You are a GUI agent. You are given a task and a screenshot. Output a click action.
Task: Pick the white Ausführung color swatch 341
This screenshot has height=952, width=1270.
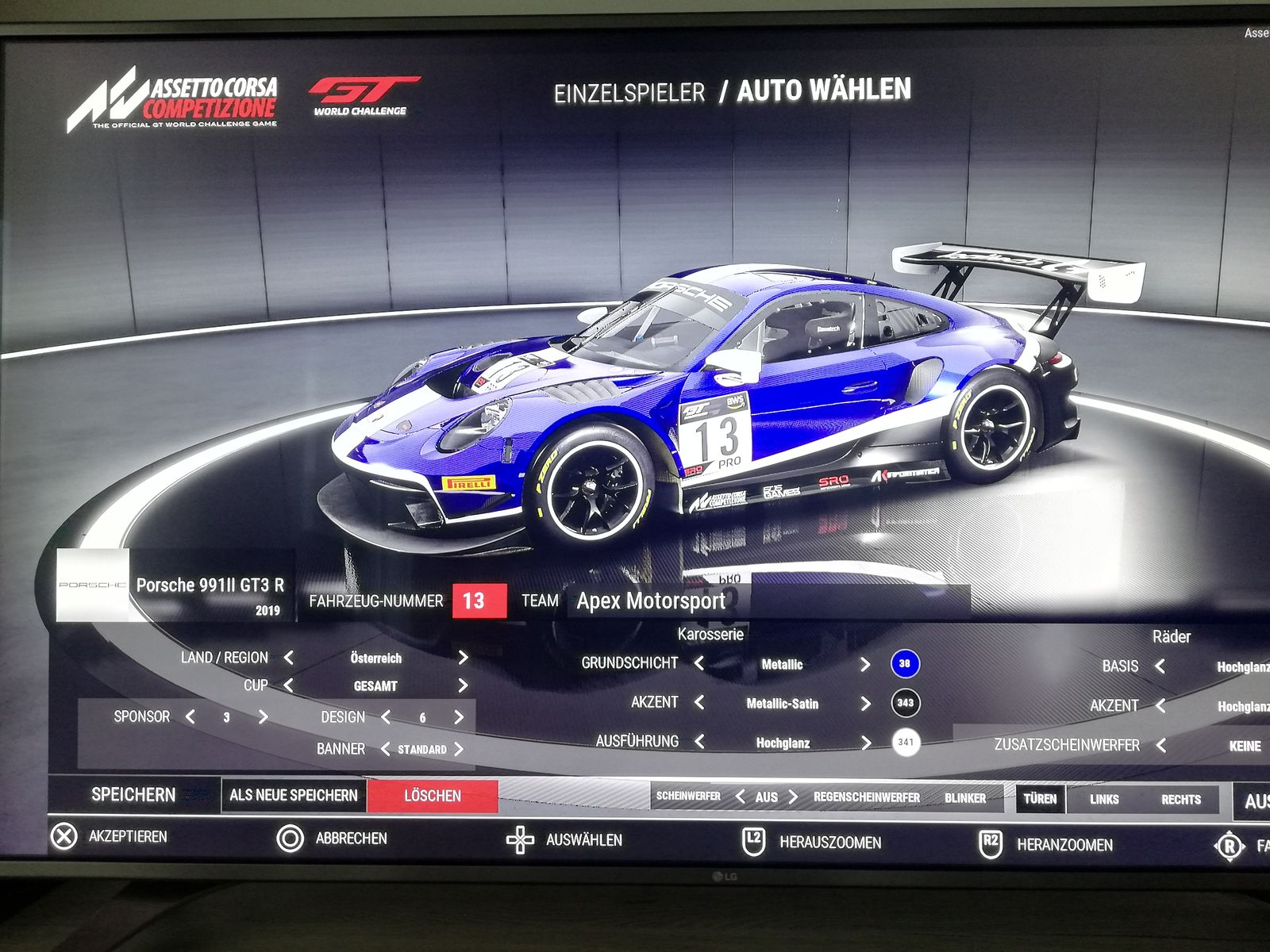tap(905, 743)
